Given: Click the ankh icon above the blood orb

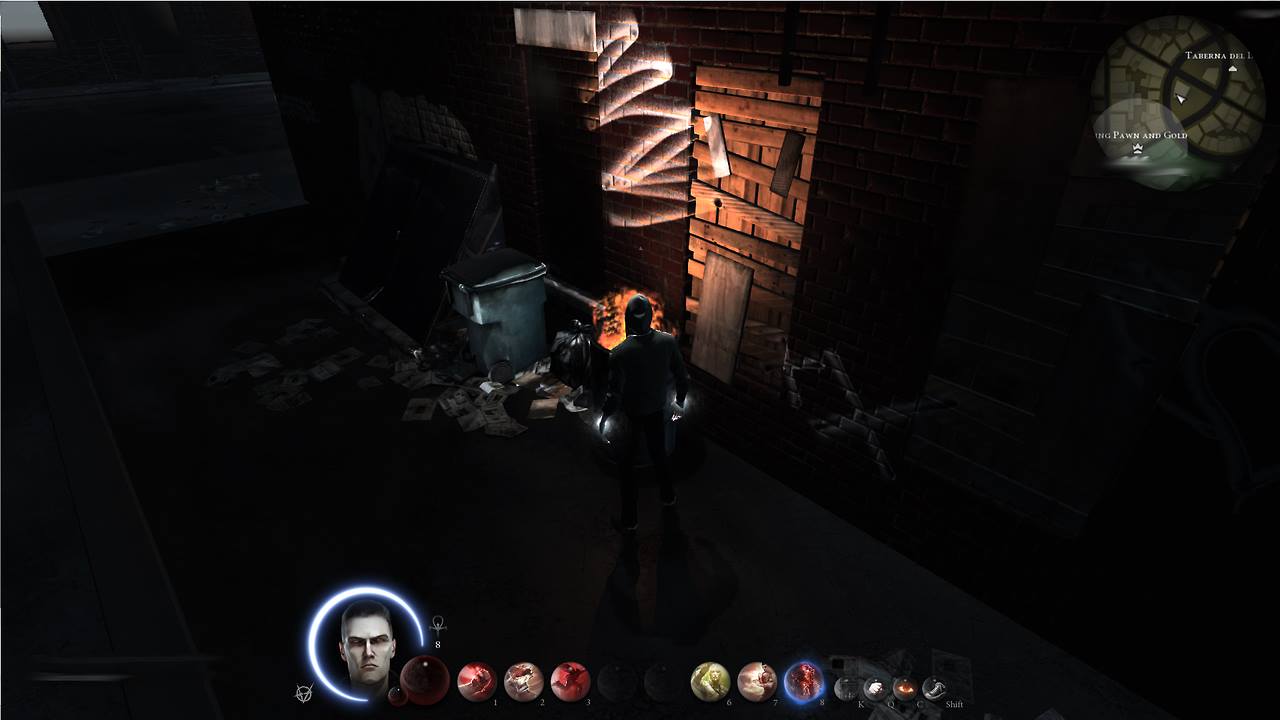Looking at the screenshot, I should 437,625.
